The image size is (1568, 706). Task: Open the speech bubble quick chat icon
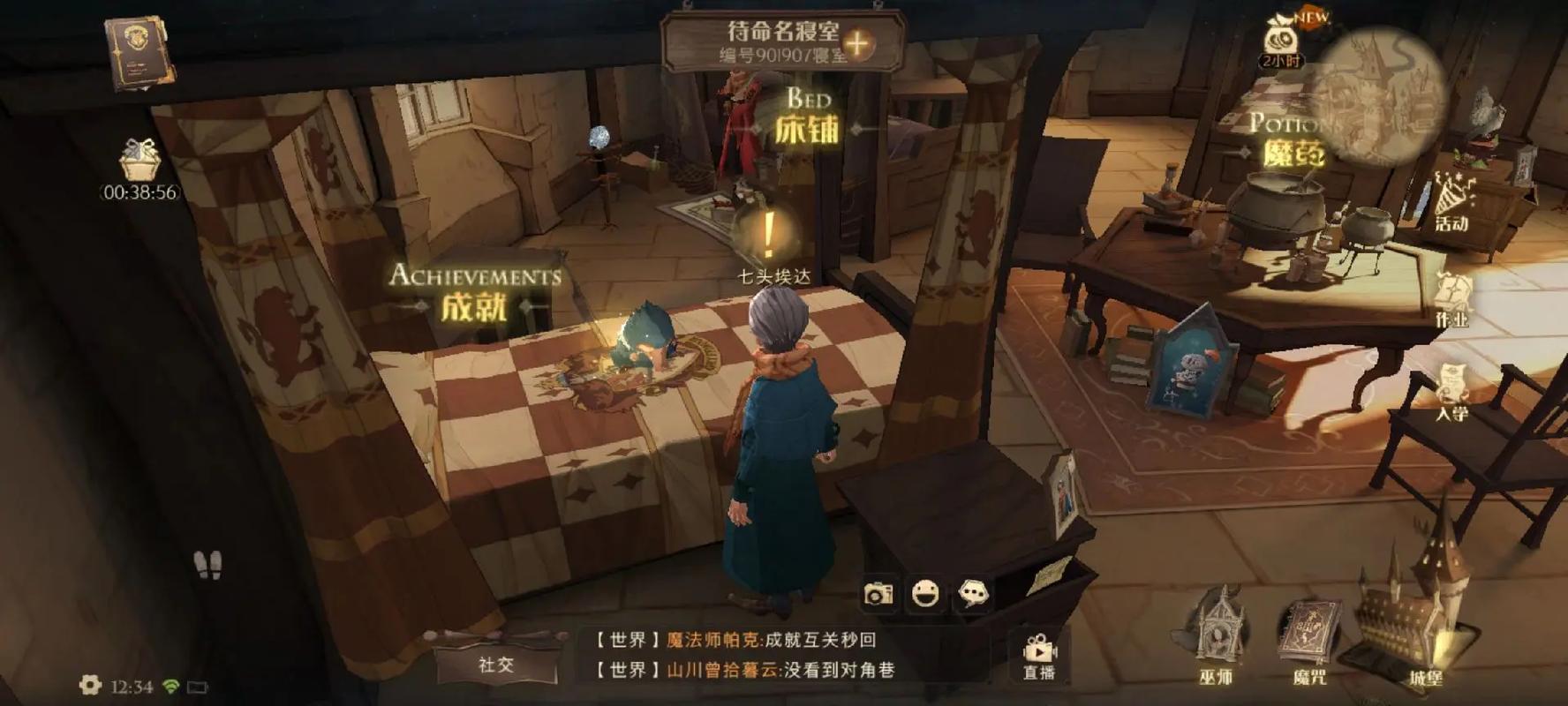pyautogui.click(x=973, y=594)
